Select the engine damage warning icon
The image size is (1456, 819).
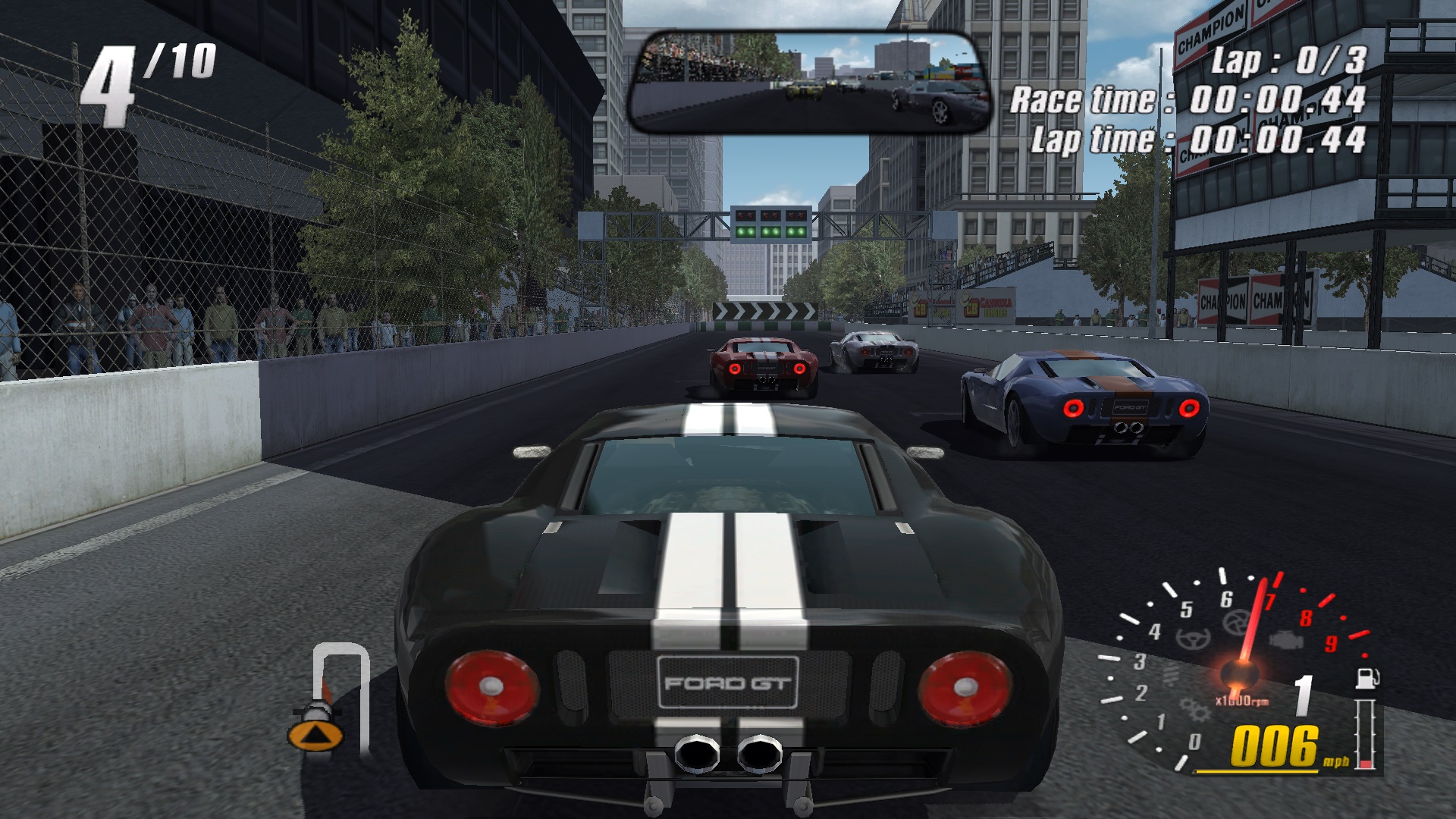click(x=1287, y=639)
